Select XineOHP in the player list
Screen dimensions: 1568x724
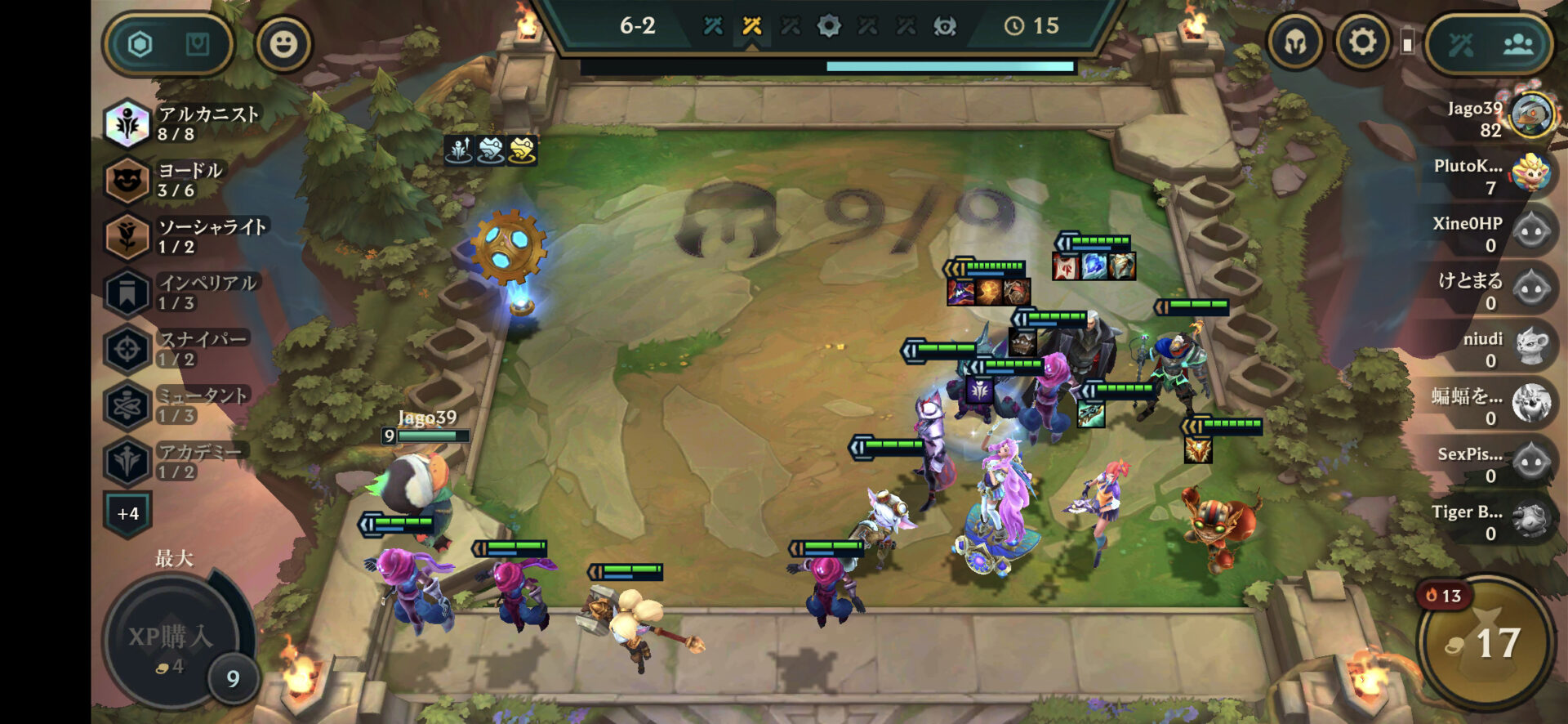point(1493,234)
